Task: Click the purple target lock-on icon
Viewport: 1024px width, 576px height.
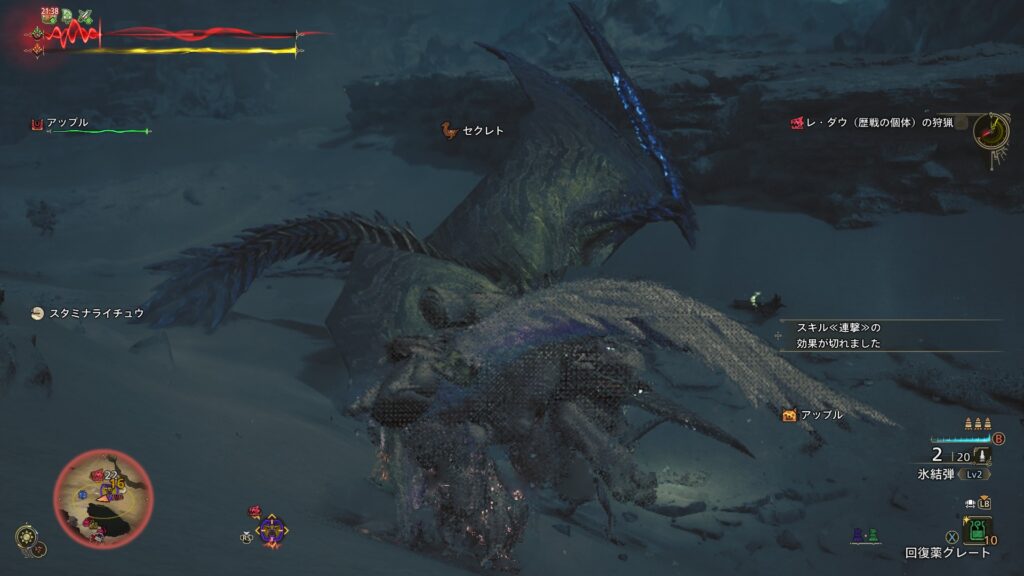Action: [x=271, y=529]
